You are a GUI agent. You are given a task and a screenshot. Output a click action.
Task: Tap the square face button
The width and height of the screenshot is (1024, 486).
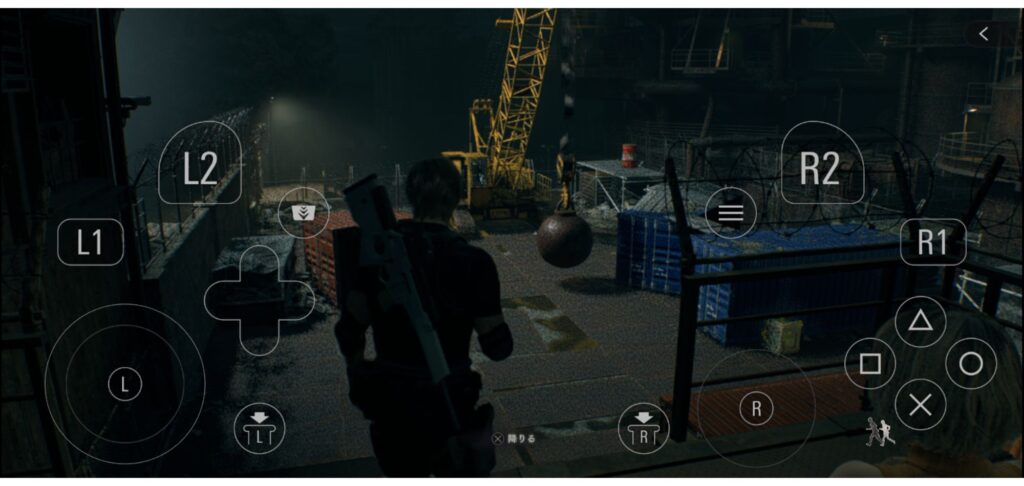[870, 364]
